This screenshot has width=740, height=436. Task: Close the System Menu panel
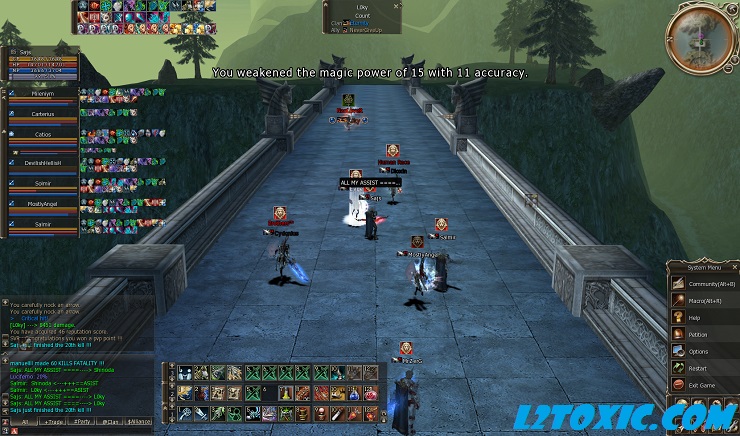(x=733, y=267)
